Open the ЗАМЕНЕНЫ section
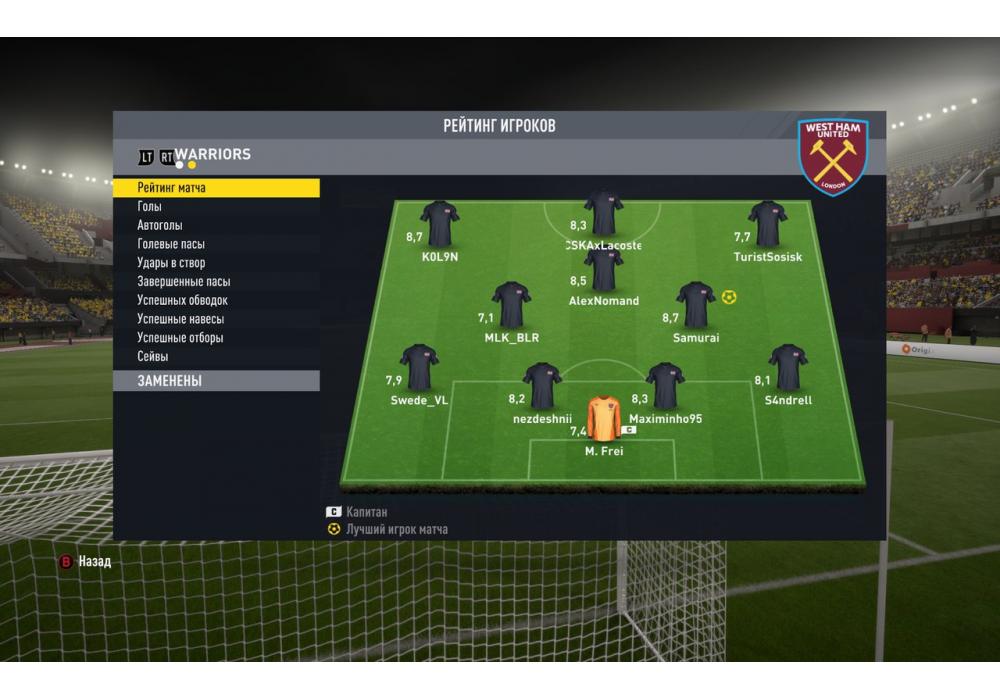The width and height of the screenshot is (1000, 700). (216, 381)
